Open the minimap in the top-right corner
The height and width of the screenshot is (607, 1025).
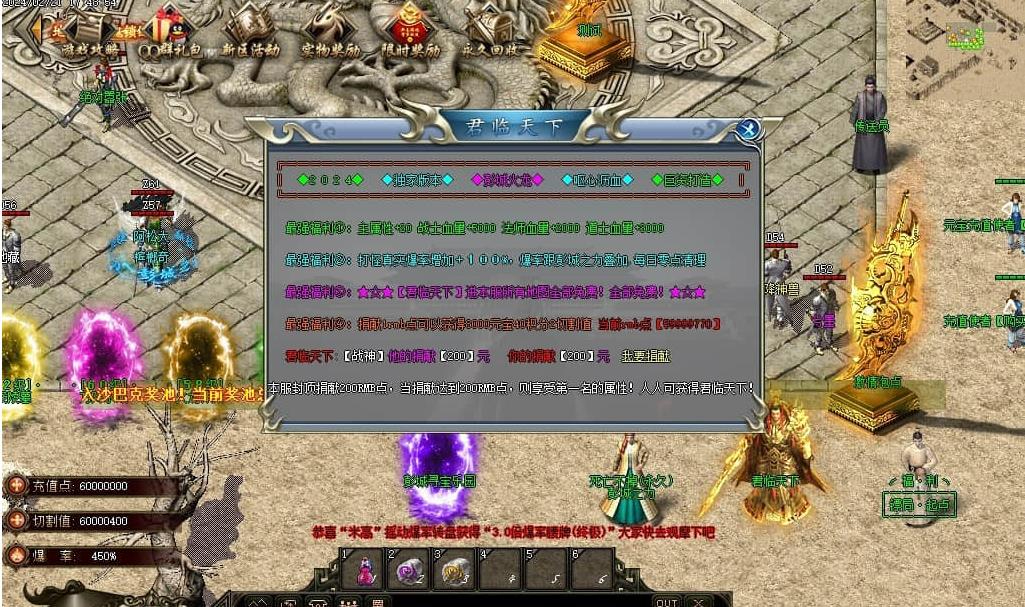964,37
